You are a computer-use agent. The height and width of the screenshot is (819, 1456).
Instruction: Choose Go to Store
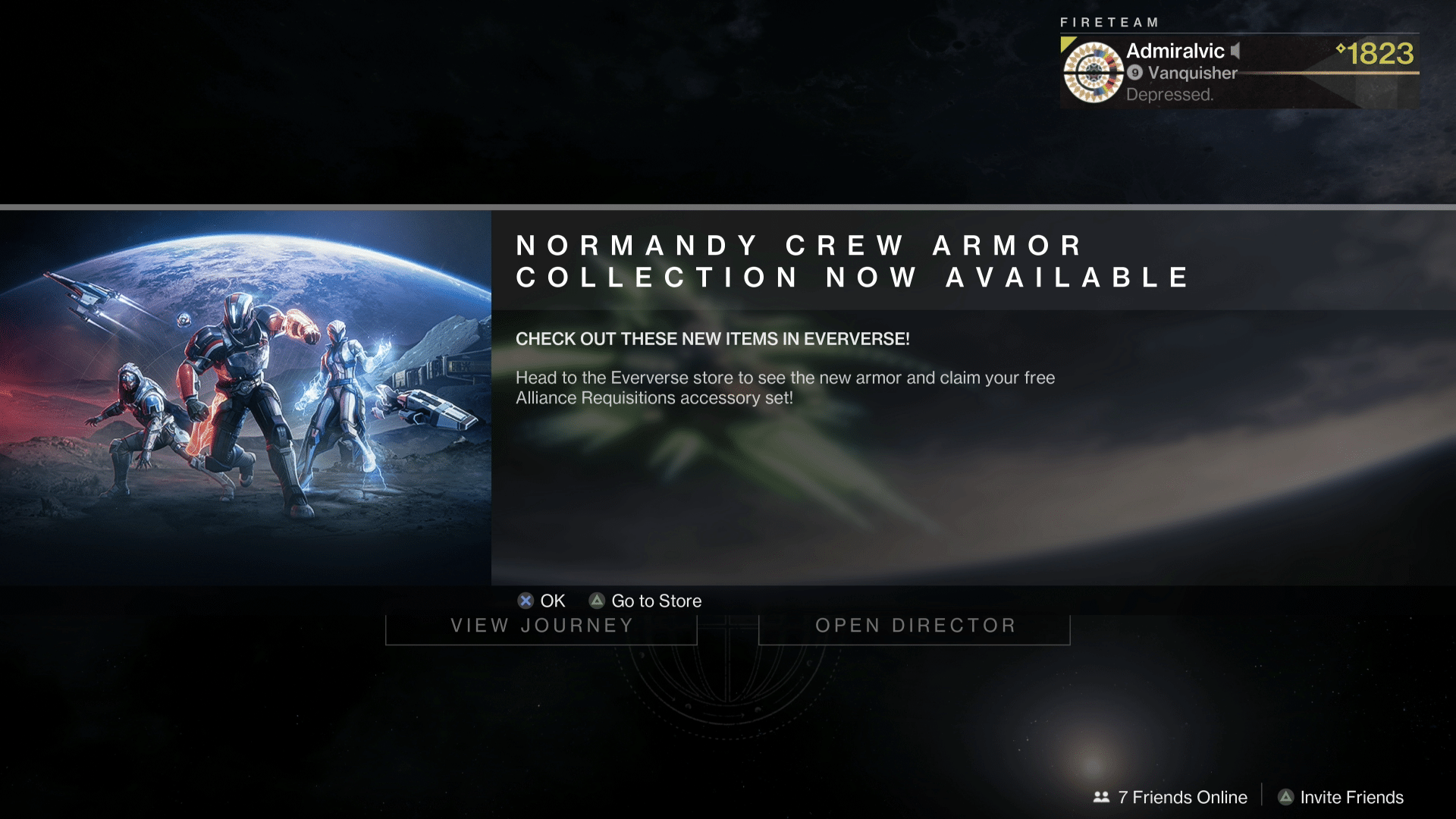[x=645, y=601]
